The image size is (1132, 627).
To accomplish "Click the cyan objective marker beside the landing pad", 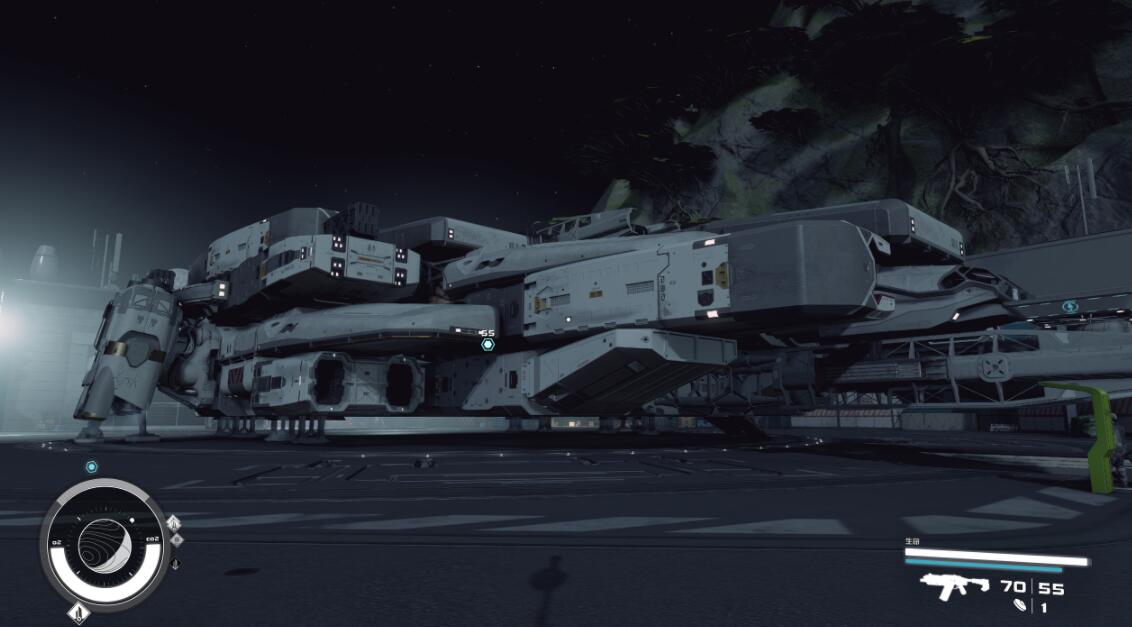I will click(x=1070, y=307).
